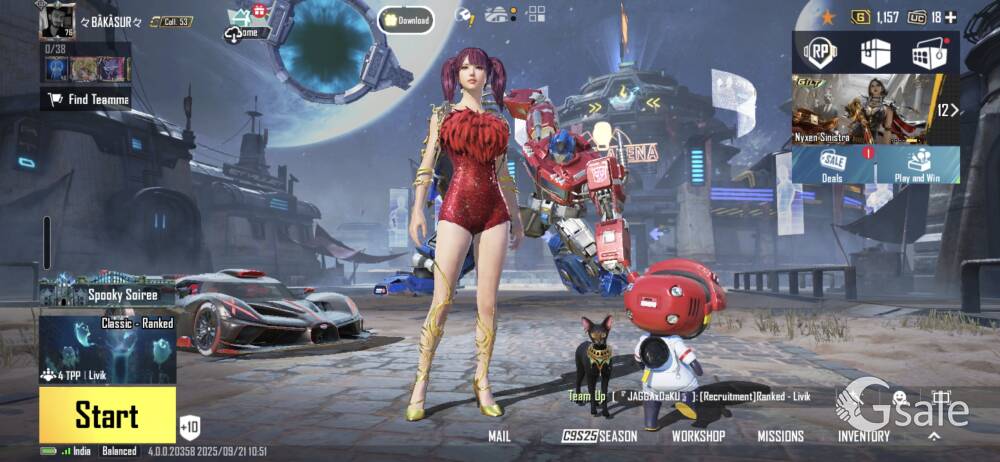Open BÀKÀSUR player profile avatar

pos(57,20)
